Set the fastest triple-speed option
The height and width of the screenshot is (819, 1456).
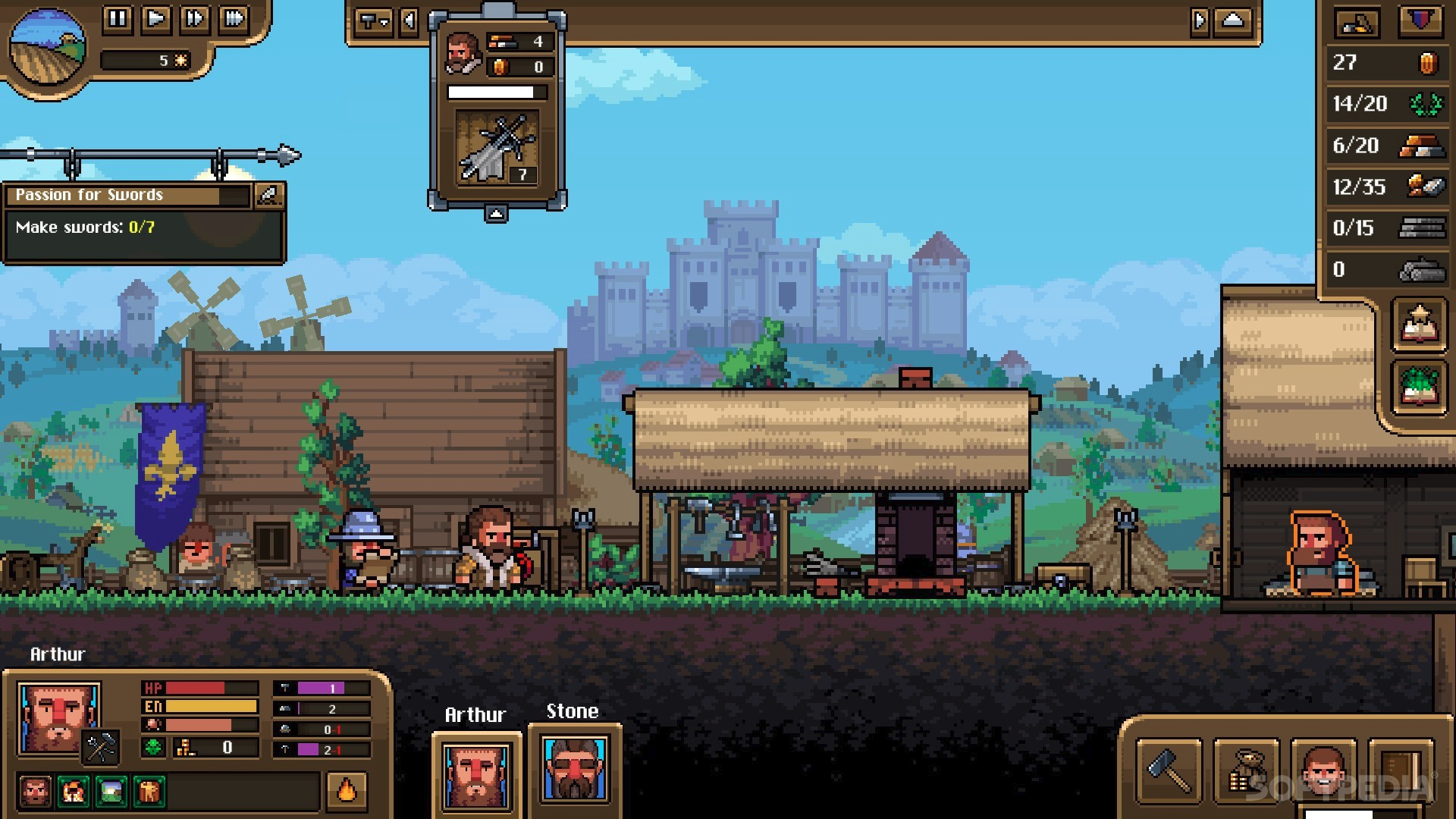point(234,18)
